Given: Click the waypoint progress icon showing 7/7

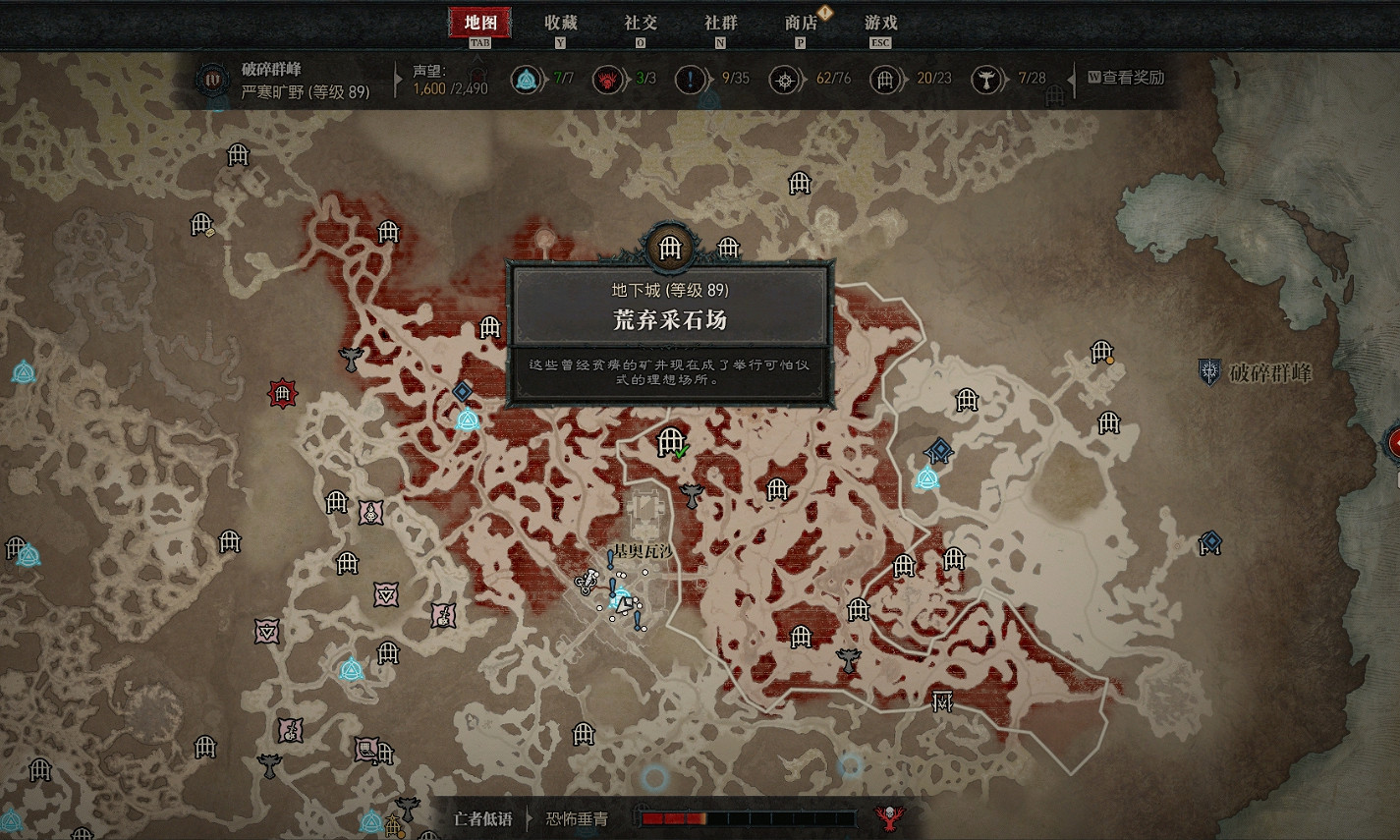Looking at the screenshot, I should point(527,79).
